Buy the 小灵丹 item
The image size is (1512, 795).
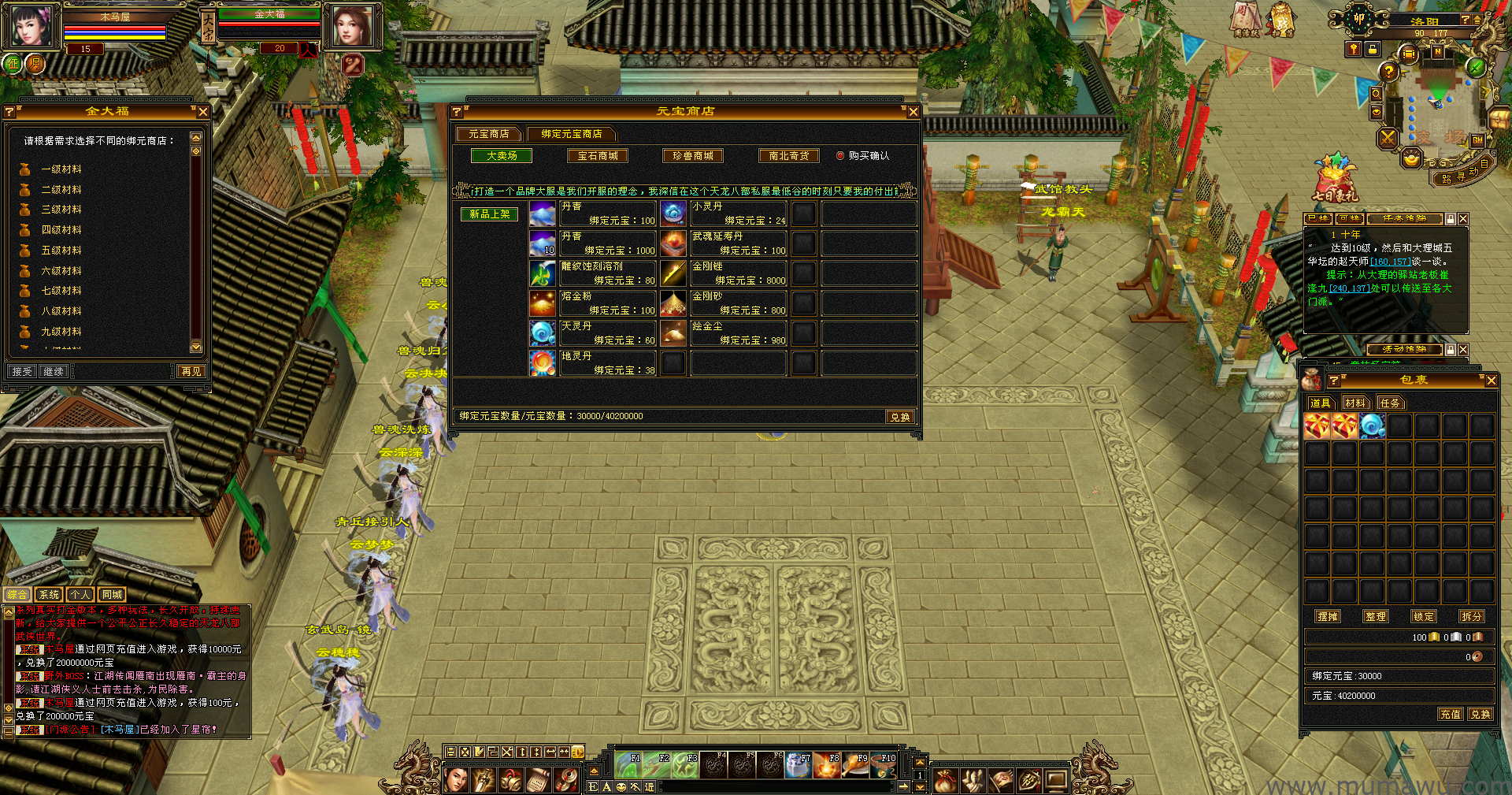pos(673,214)
